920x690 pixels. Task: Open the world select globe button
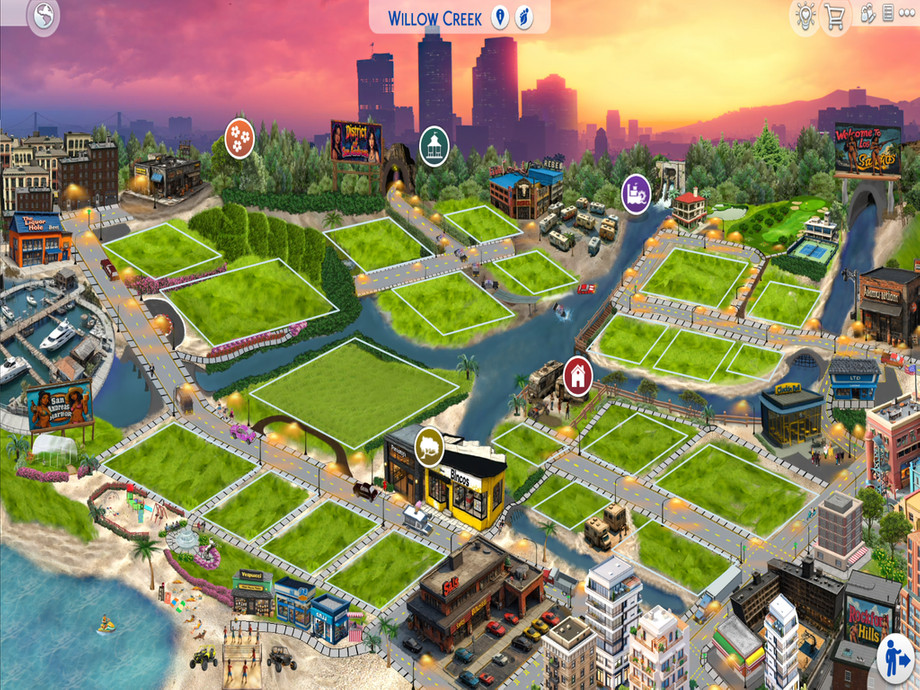44,16
